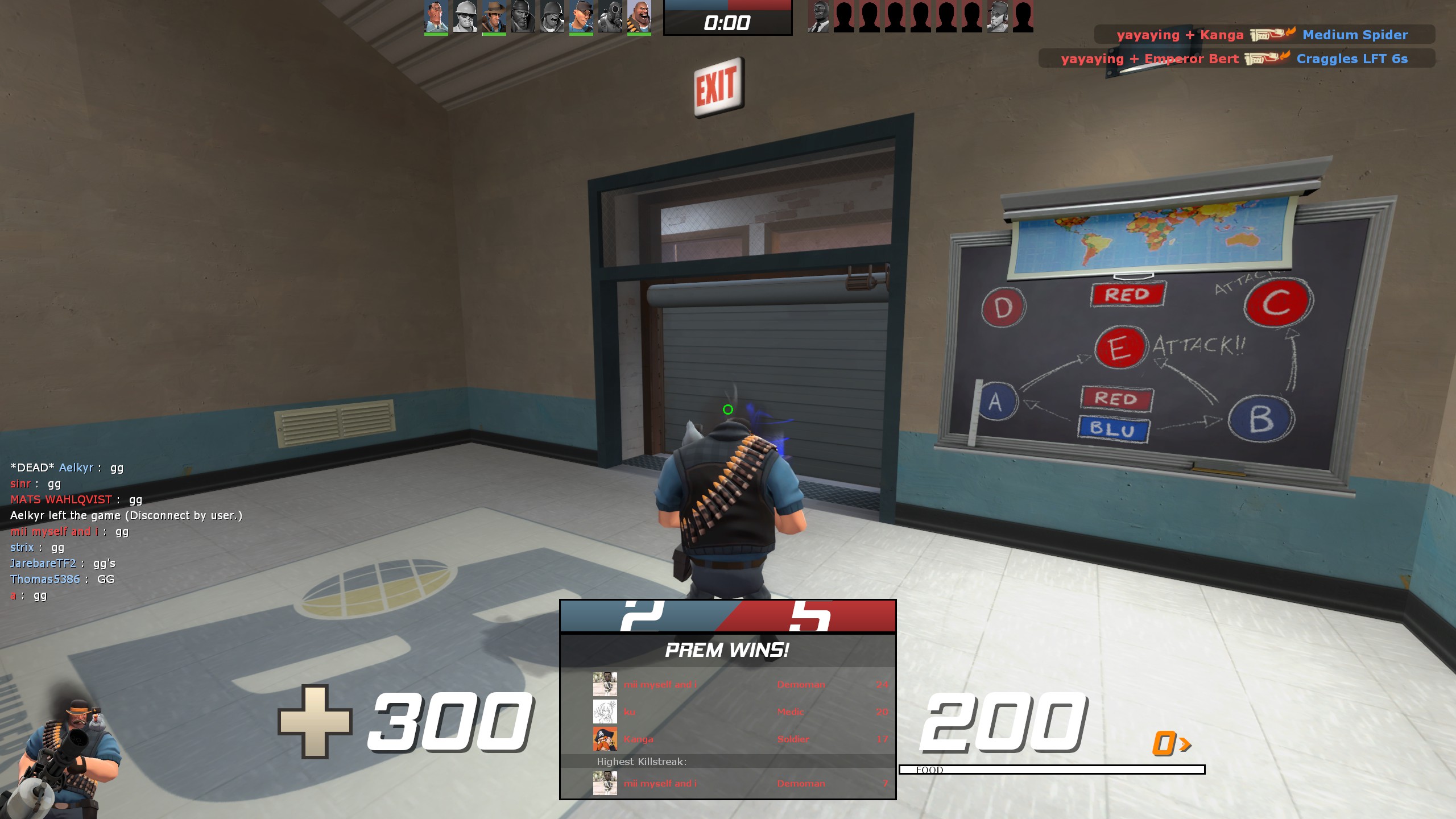Select the BLU Pyro portrait
This screenshot has width=1456, height=819.
[610, 16]
